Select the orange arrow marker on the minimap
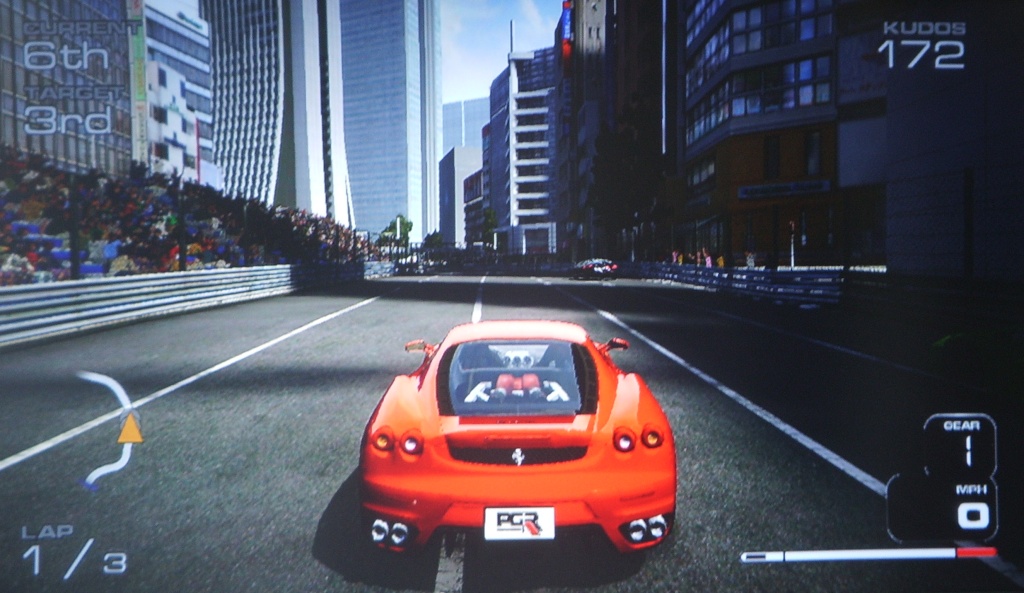The height and width of the screenshot is (593, 1024). coord(130,429)
